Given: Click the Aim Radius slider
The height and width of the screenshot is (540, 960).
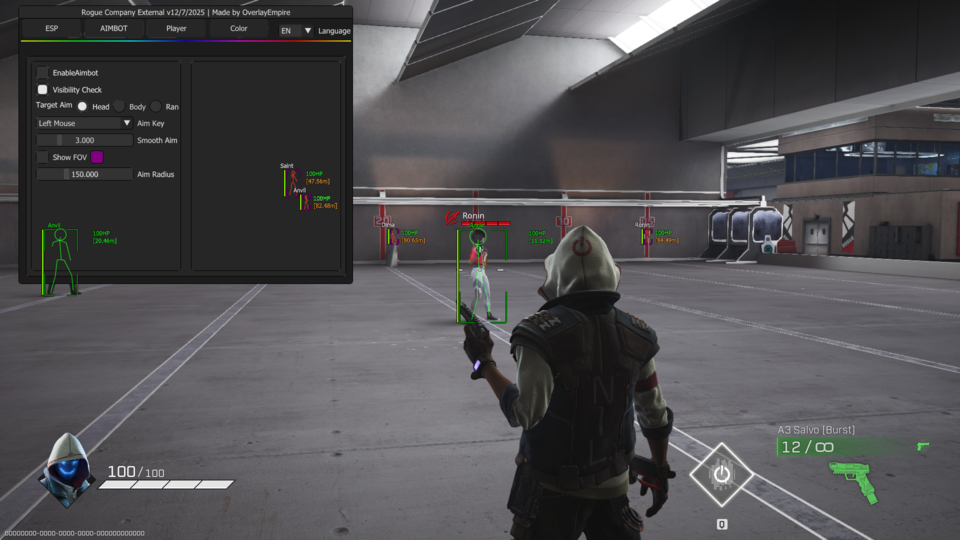Looking at the screenshot, I should pyautogui.click(x=84, y=174).
